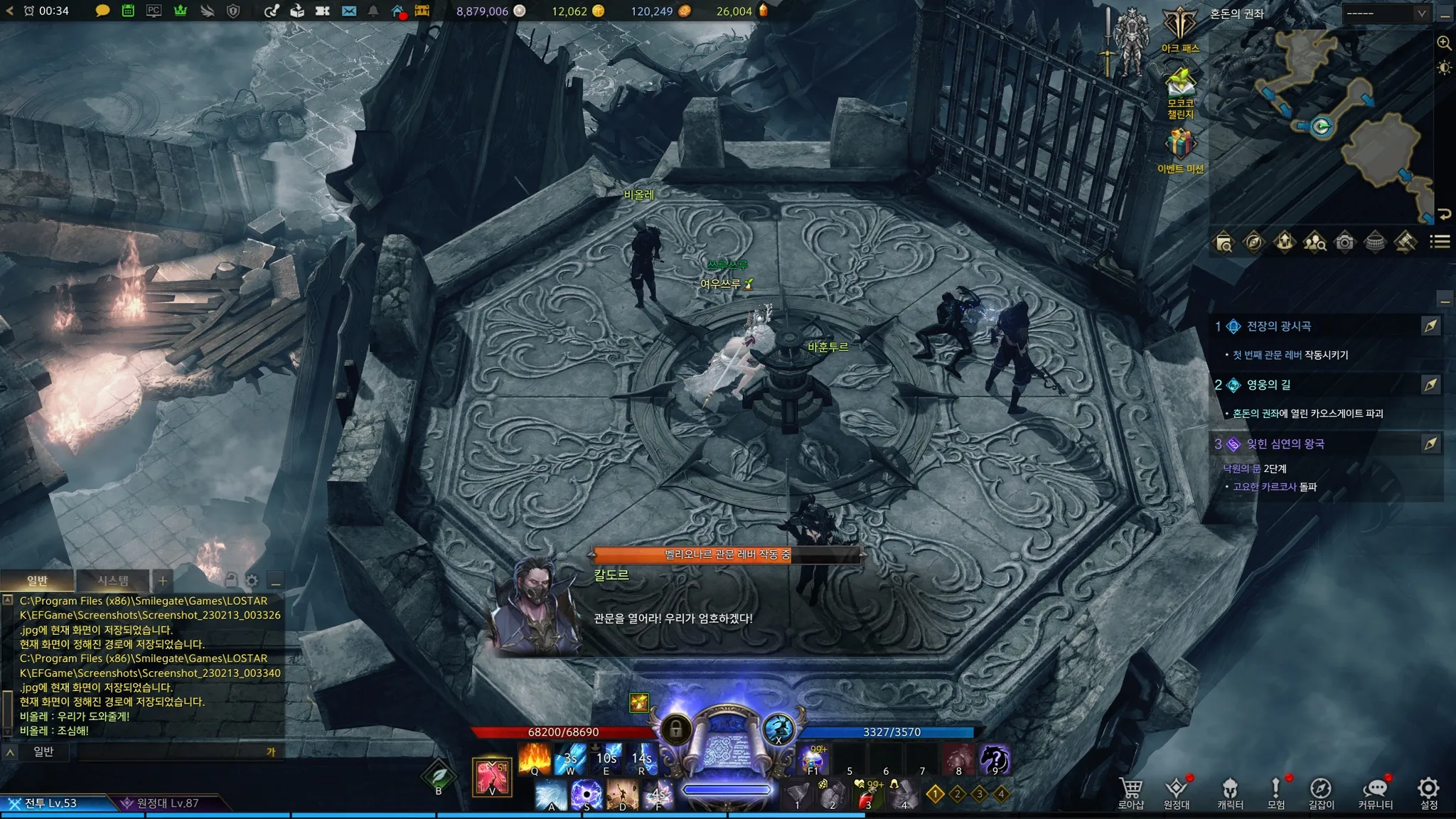
Task: Open the 모험 adventure menu
Action: point(1276,793)
